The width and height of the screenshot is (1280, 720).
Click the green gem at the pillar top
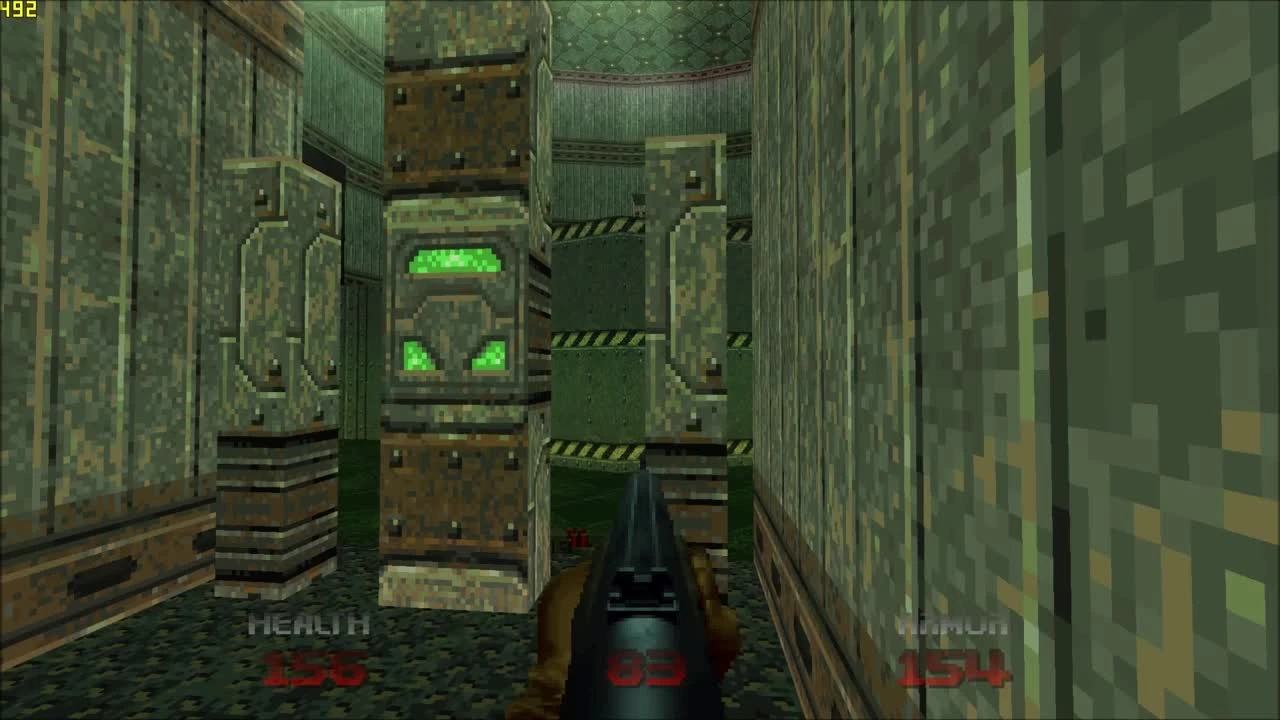point(452,262)
